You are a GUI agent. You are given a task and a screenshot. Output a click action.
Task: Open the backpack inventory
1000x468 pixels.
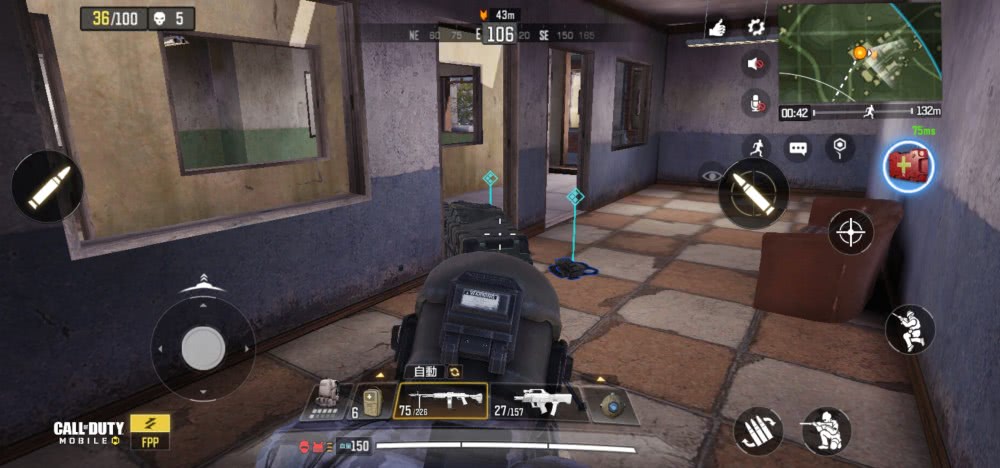tap(326, 400)
